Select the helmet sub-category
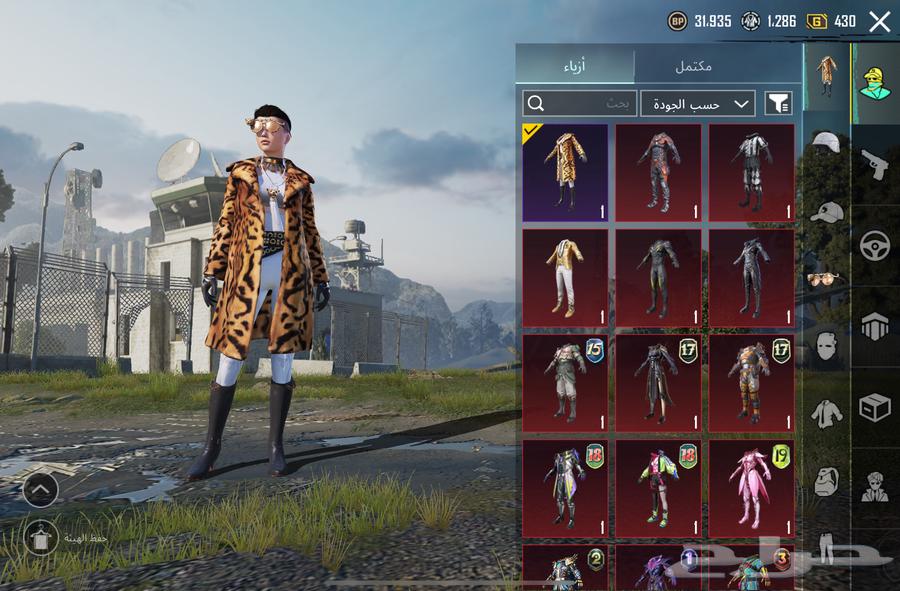This screenshot has width=900, height=591. [826, 144]
